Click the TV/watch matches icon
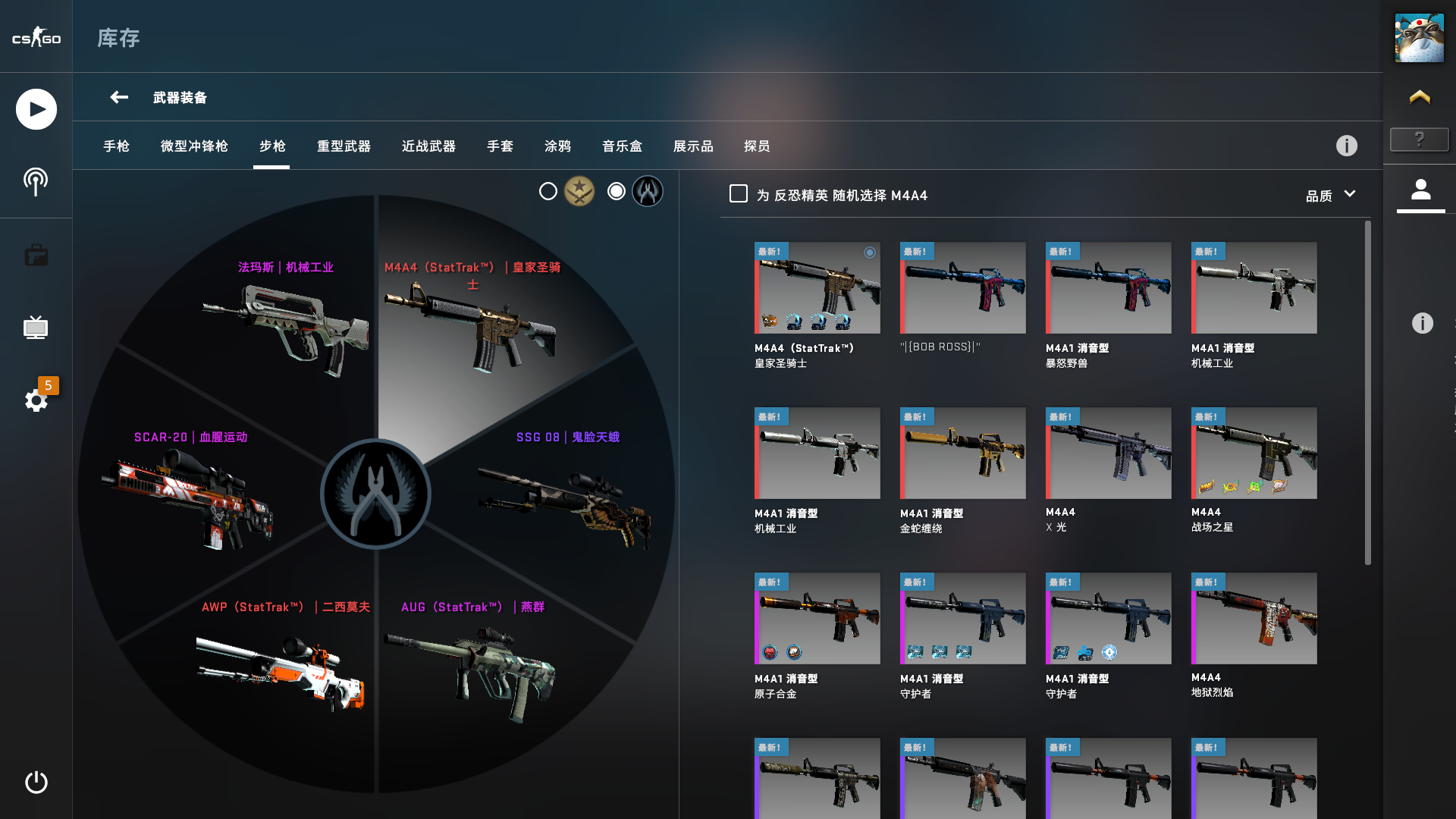This screenshot has height=819, width=1456. click(36, 328)
